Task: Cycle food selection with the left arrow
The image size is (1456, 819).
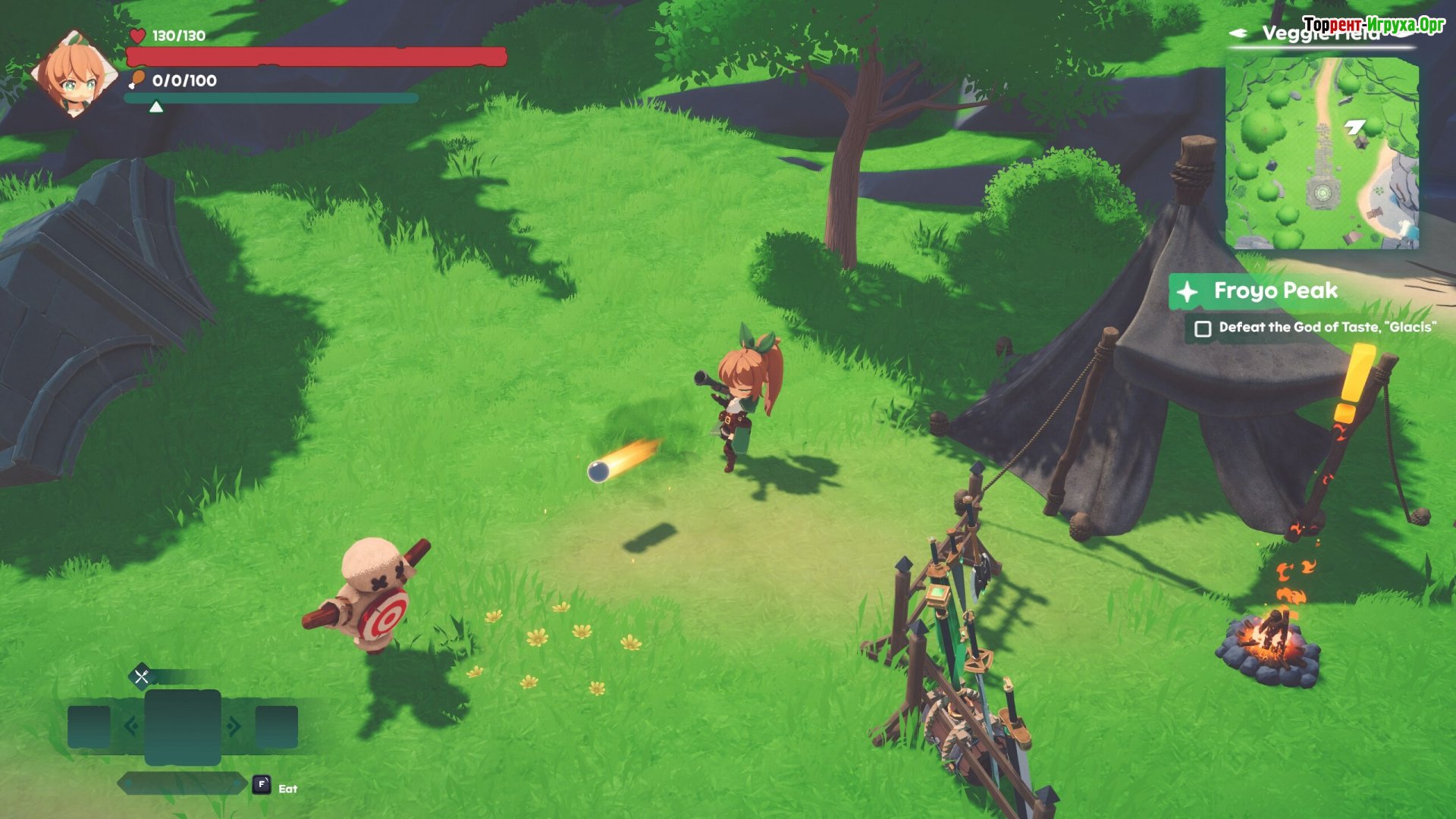Action: 130,726
